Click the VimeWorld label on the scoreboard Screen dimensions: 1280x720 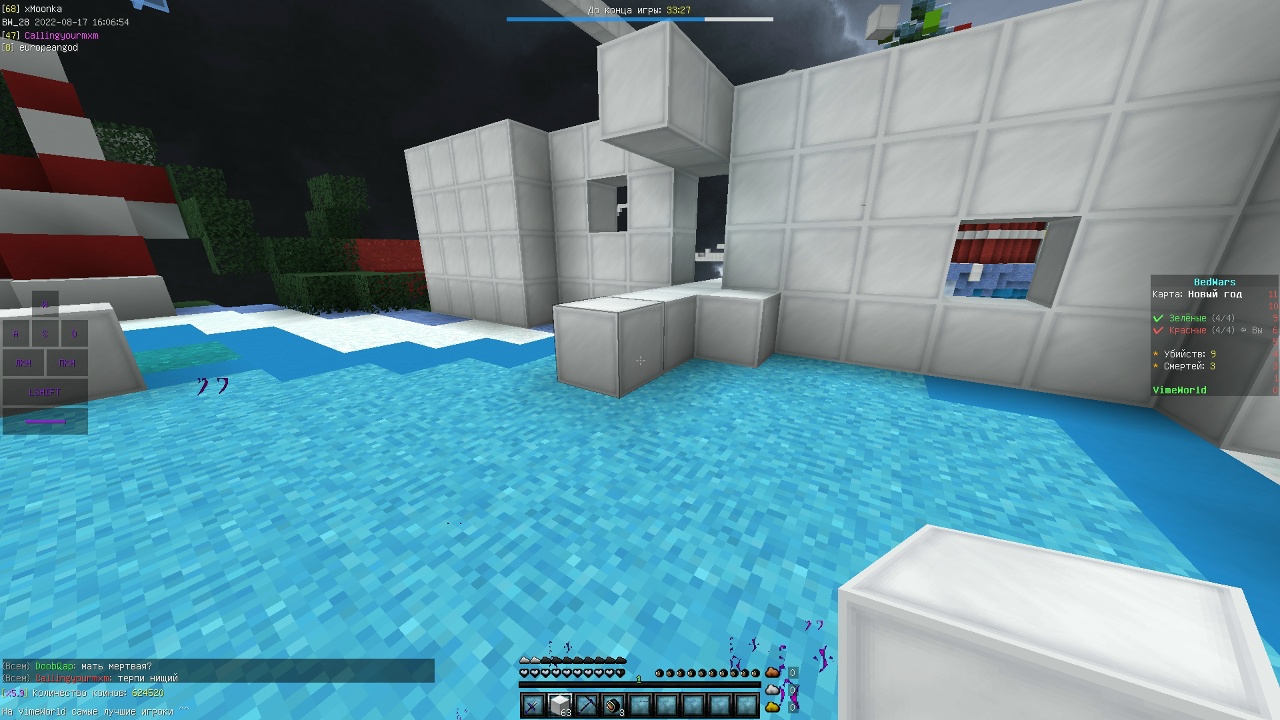point(1180,388)
